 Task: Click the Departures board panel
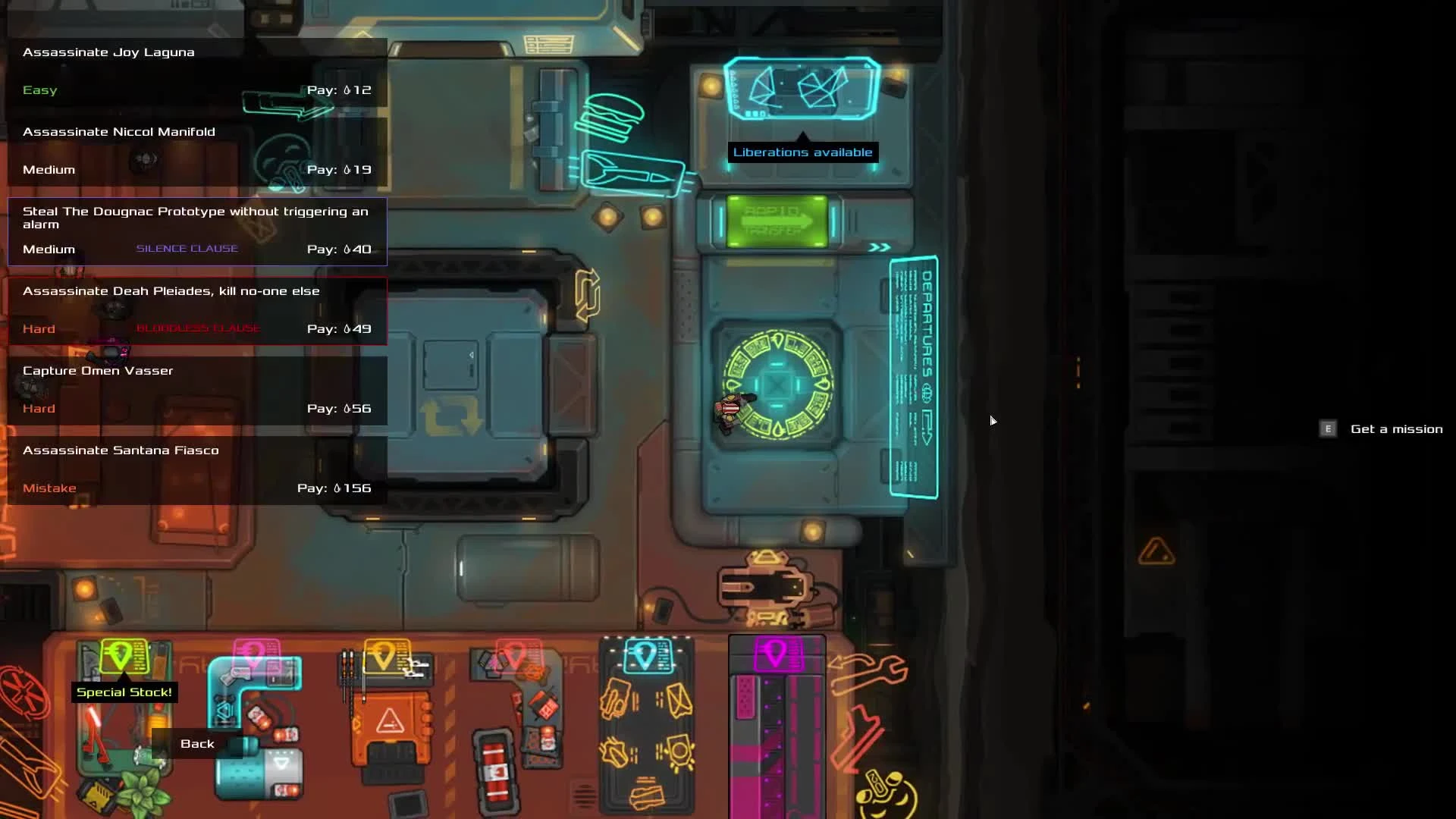[914, 375]
